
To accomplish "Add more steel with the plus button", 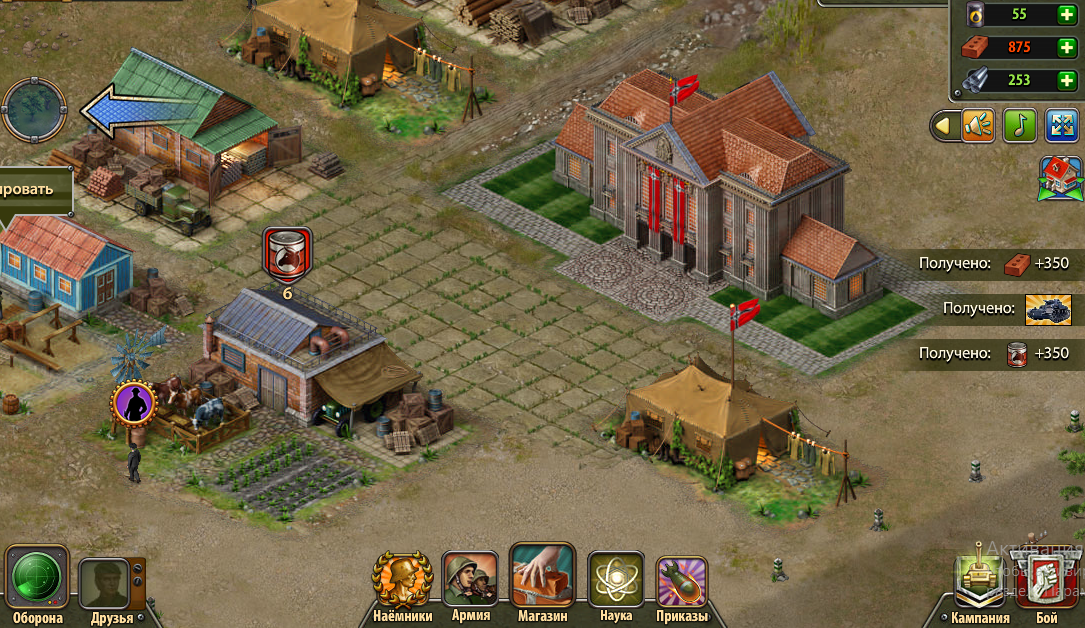I will point(1066,81).
